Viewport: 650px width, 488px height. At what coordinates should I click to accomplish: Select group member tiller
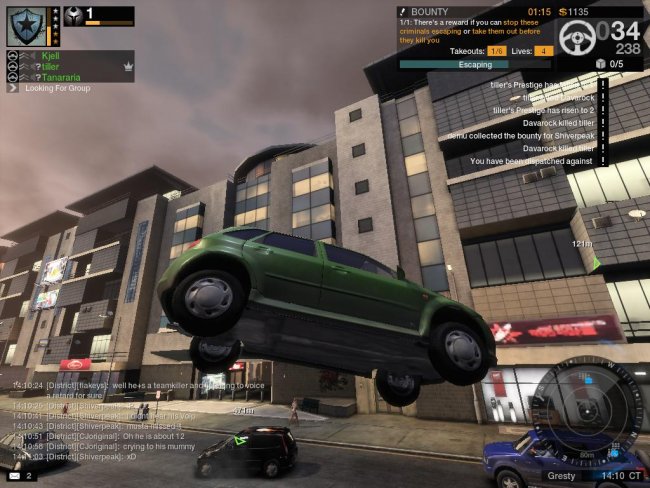54,66
